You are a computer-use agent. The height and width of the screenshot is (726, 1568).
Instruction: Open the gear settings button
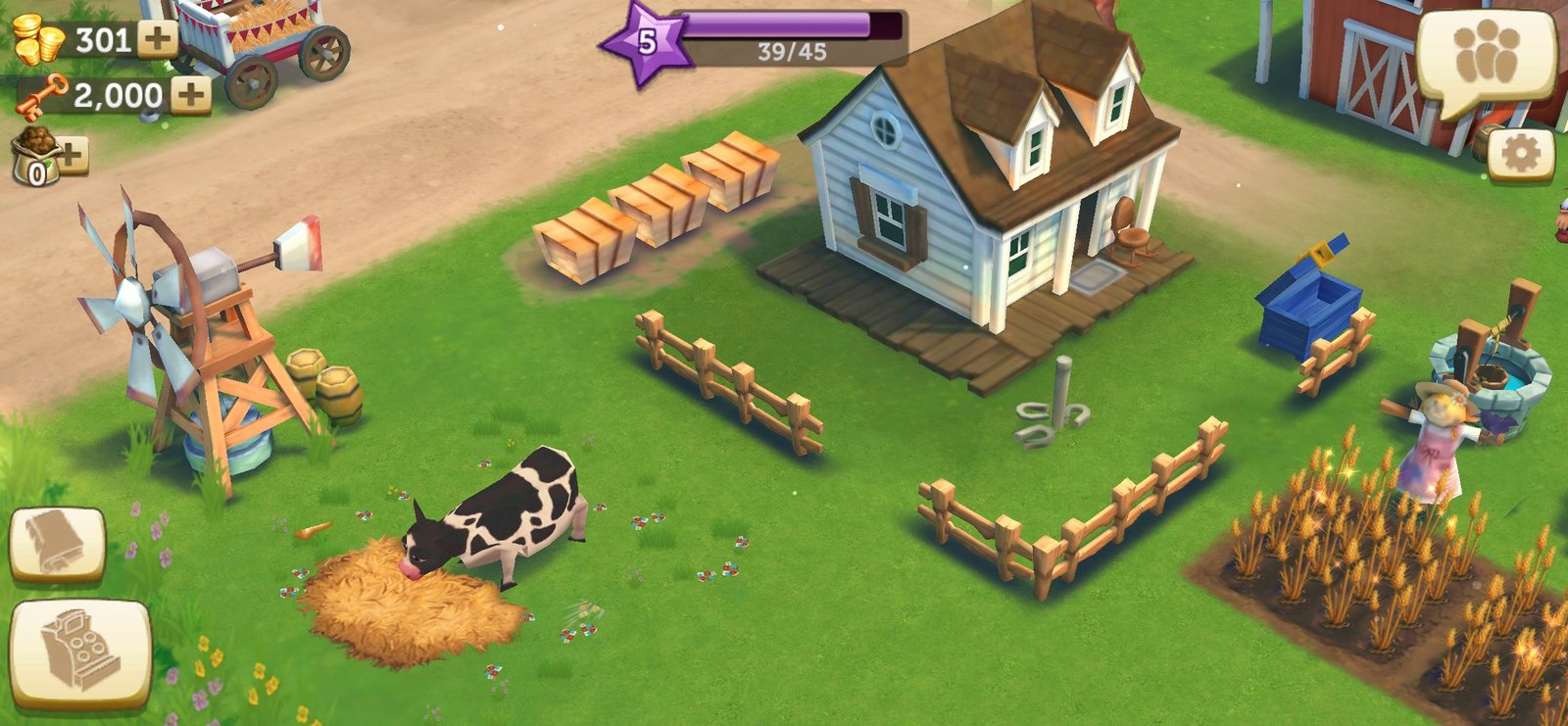[1520, 154]
